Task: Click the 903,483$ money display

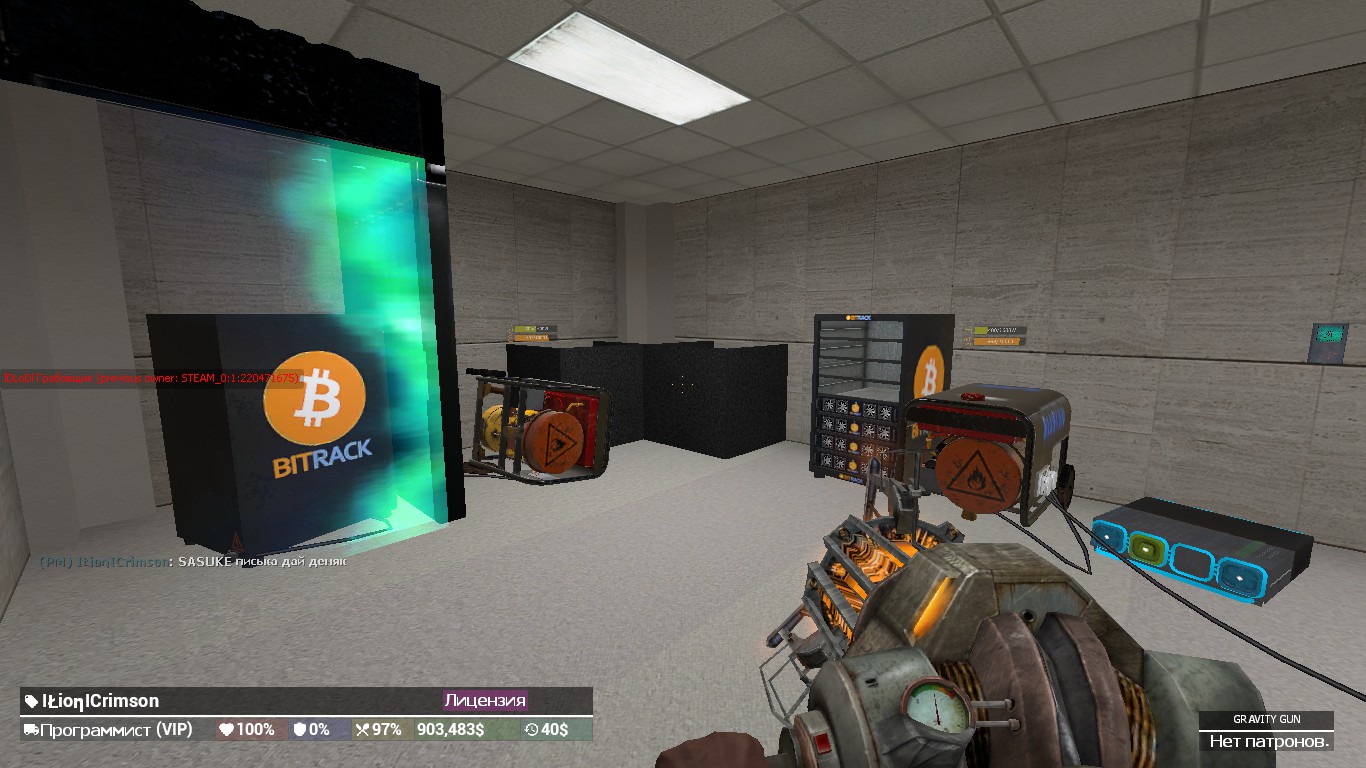Action: point(449,730)
